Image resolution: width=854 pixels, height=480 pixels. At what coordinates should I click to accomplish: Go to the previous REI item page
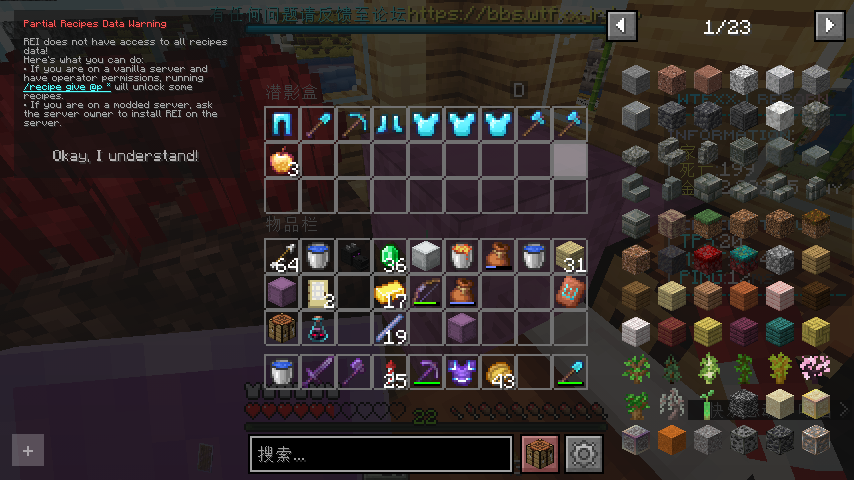pos(622,25)
